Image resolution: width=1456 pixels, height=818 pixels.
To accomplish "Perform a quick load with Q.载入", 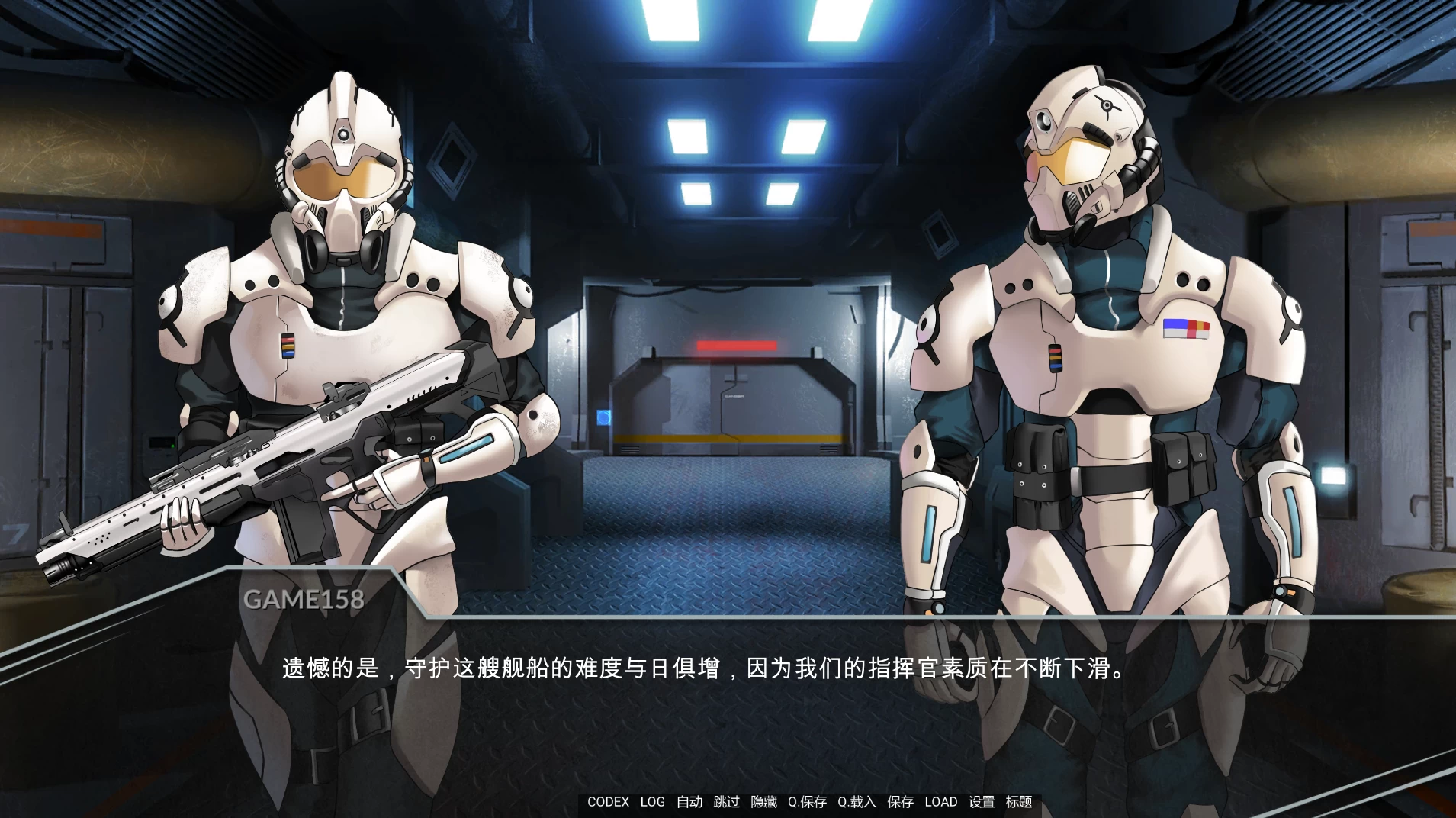I will (856, 802).
